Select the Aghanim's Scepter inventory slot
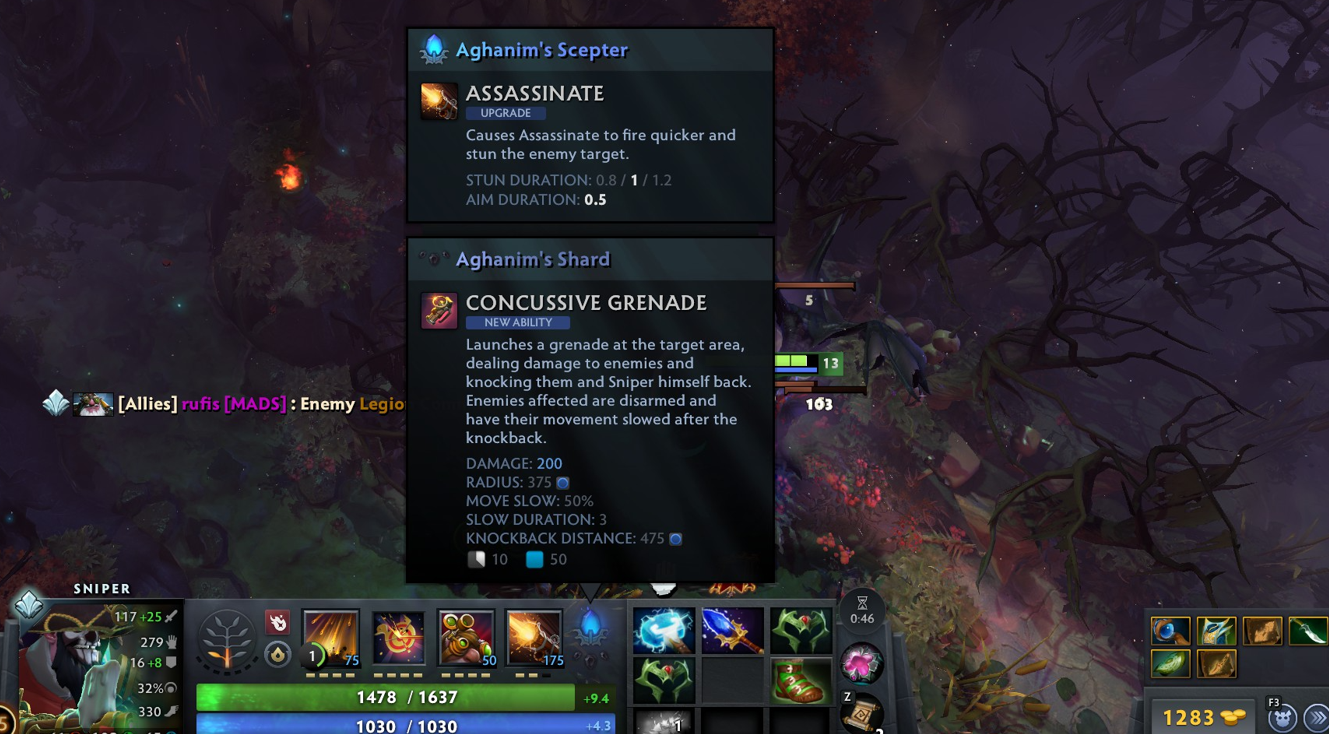The height and width of the screenshot is (734, 1329). [x=732, y=632]
